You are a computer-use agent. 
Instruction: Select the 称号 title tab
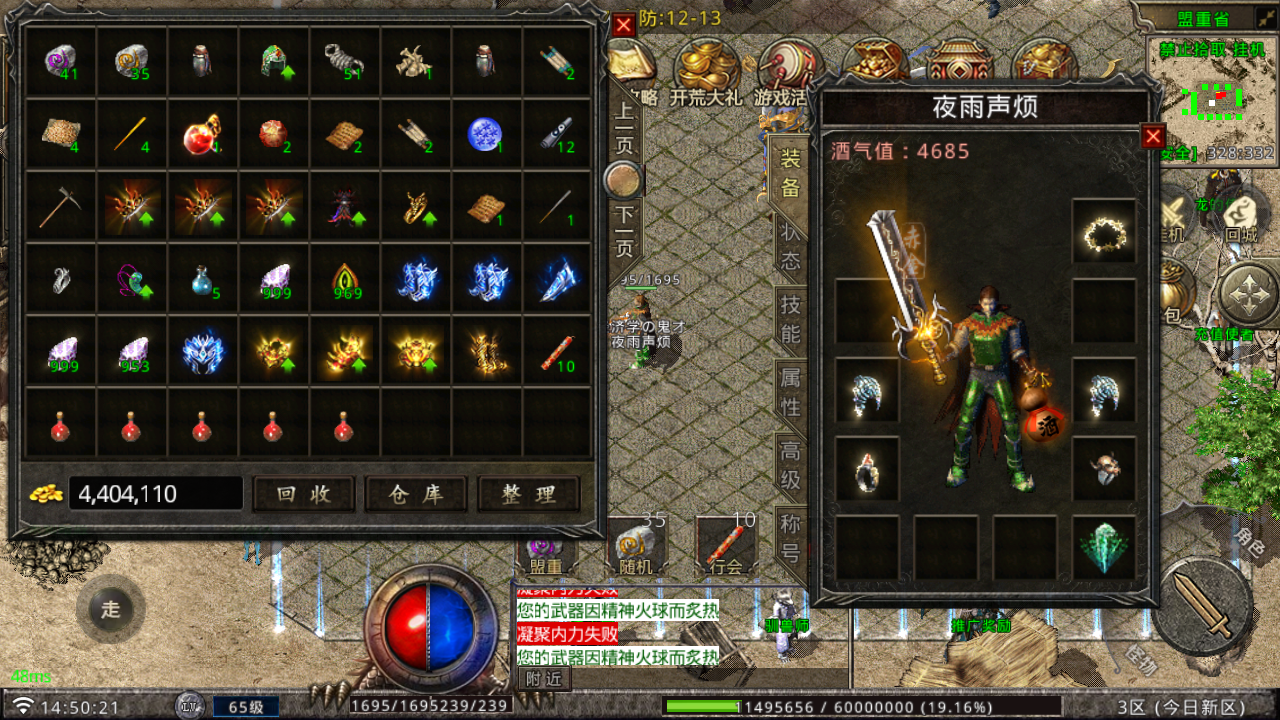790,538
